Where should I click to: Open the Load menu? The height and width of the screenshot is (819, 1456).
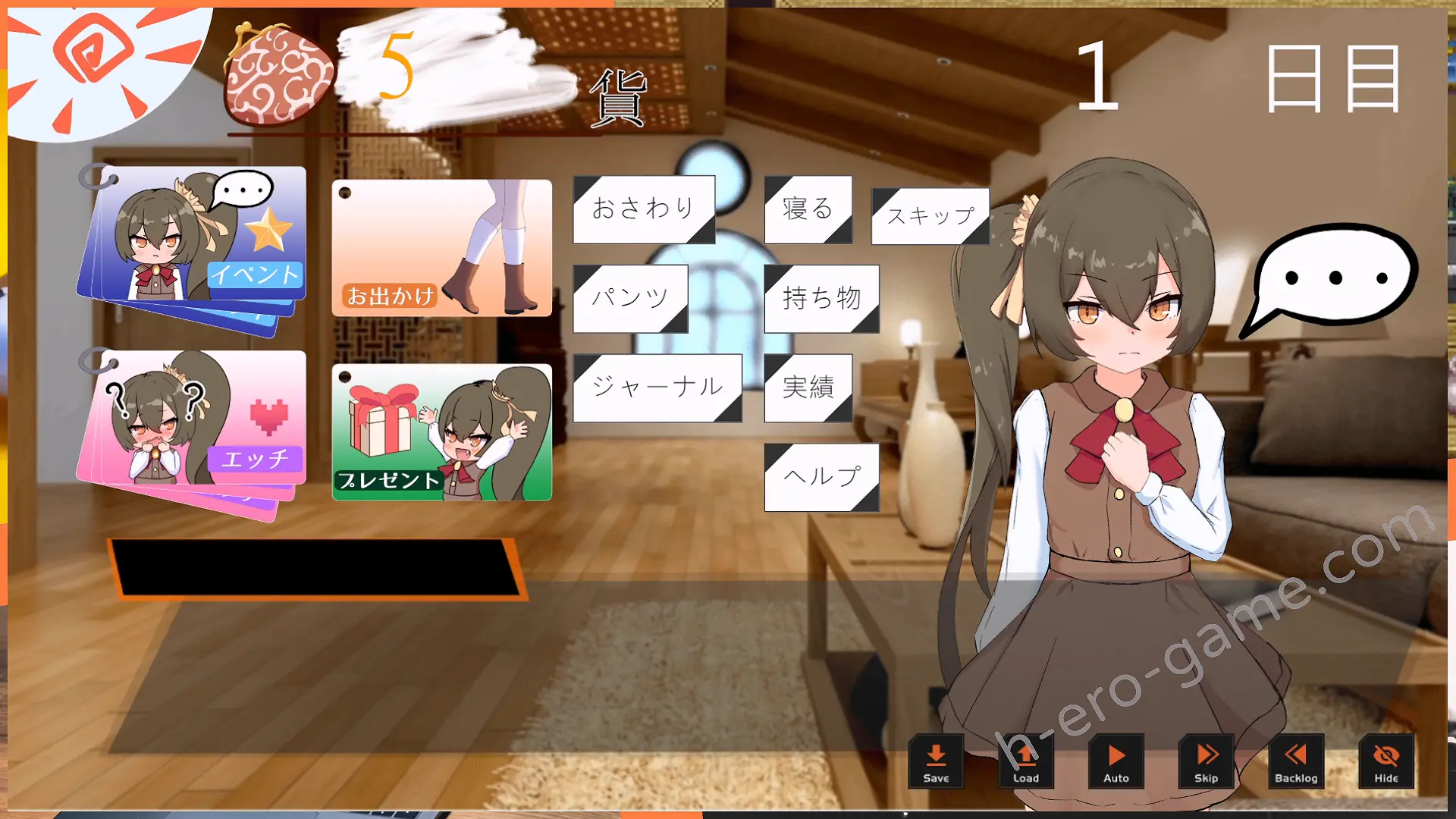pyautogui.click(x=1026, y=761)
